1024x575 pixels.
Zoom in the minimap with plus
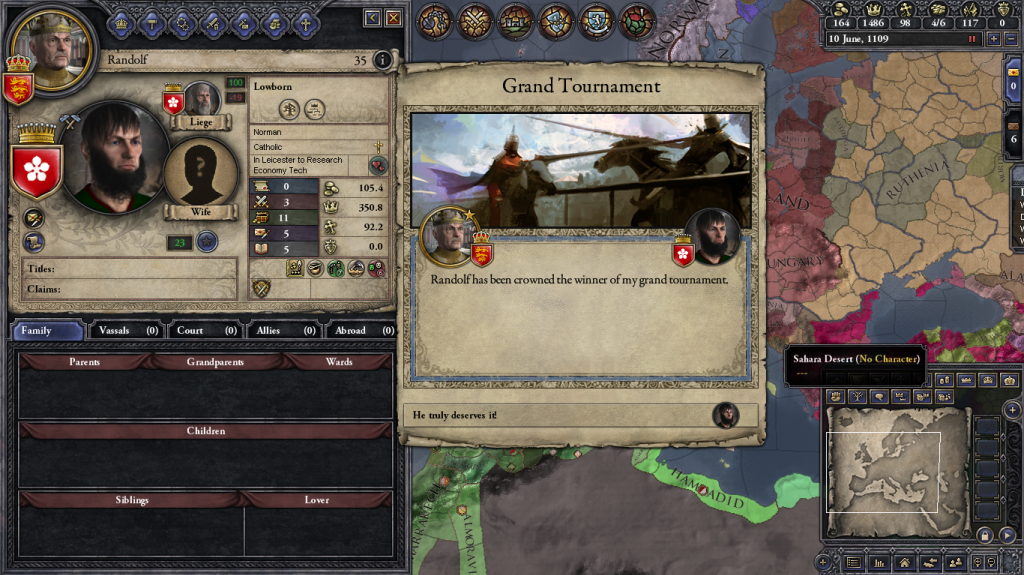pos(1012,410)
